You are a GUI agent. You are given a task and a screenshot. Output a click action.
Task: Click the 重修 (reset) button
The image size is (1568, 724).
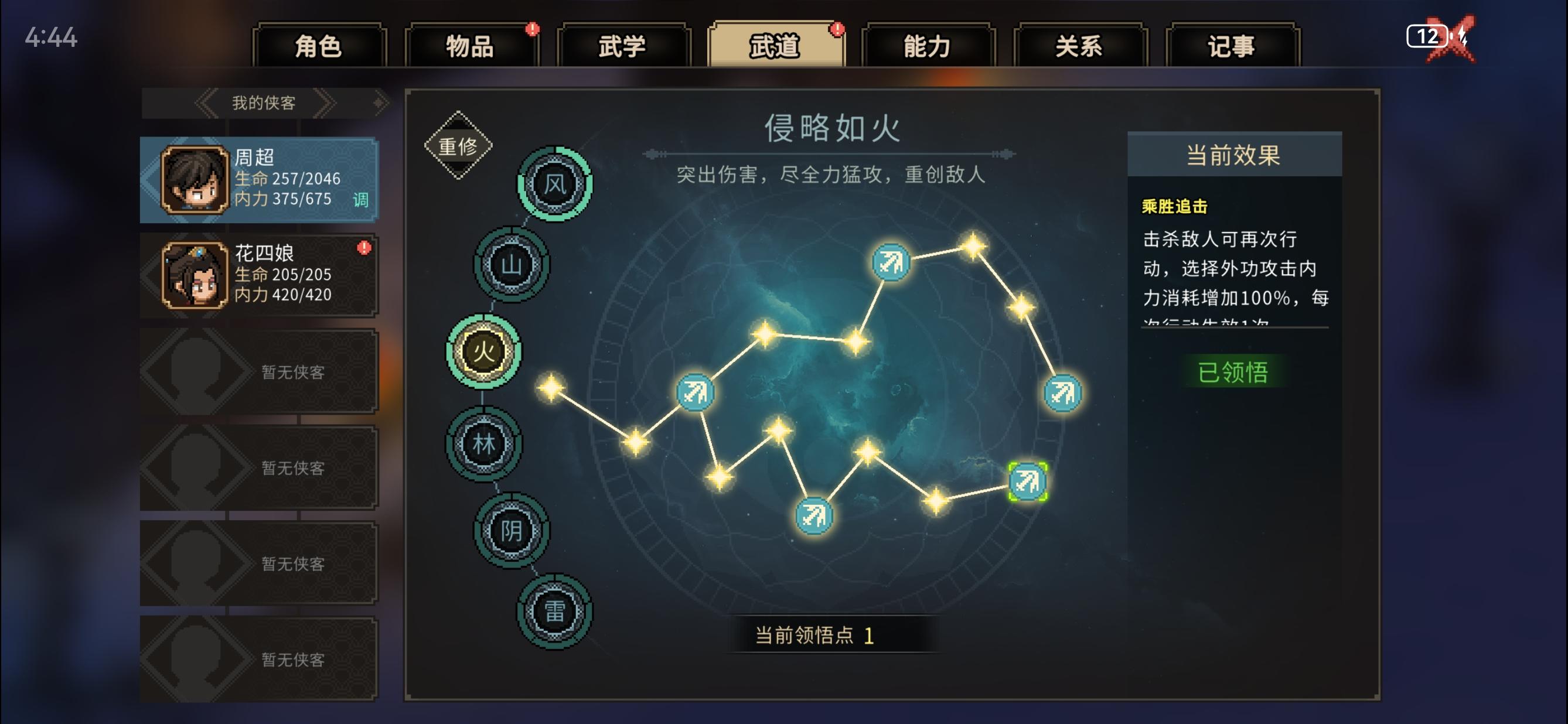pos(458,146)
